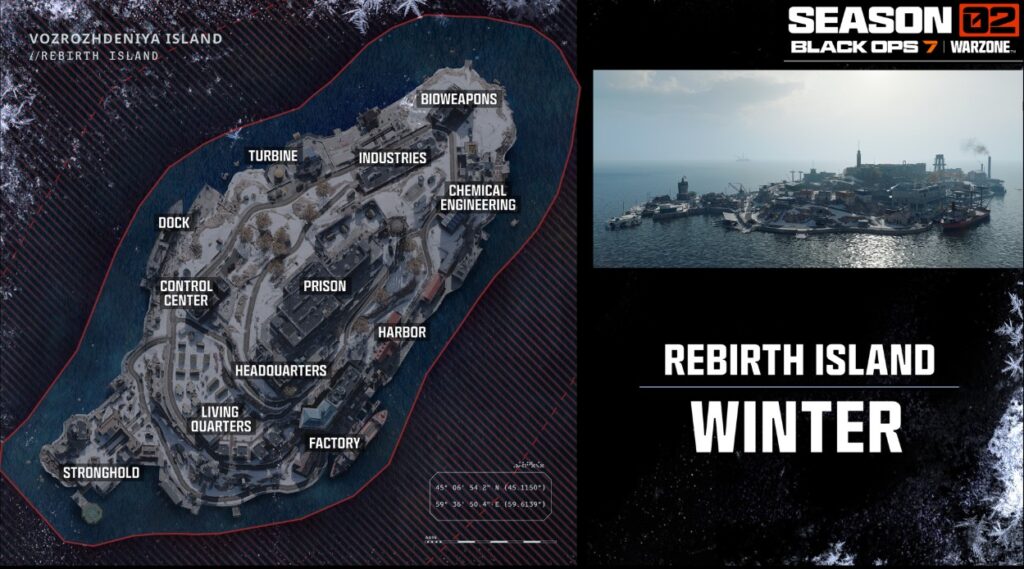Select the Stronghold location label
Image resolution: width=1024 pixels, height=569 pixels.
(x=101, y=472)
